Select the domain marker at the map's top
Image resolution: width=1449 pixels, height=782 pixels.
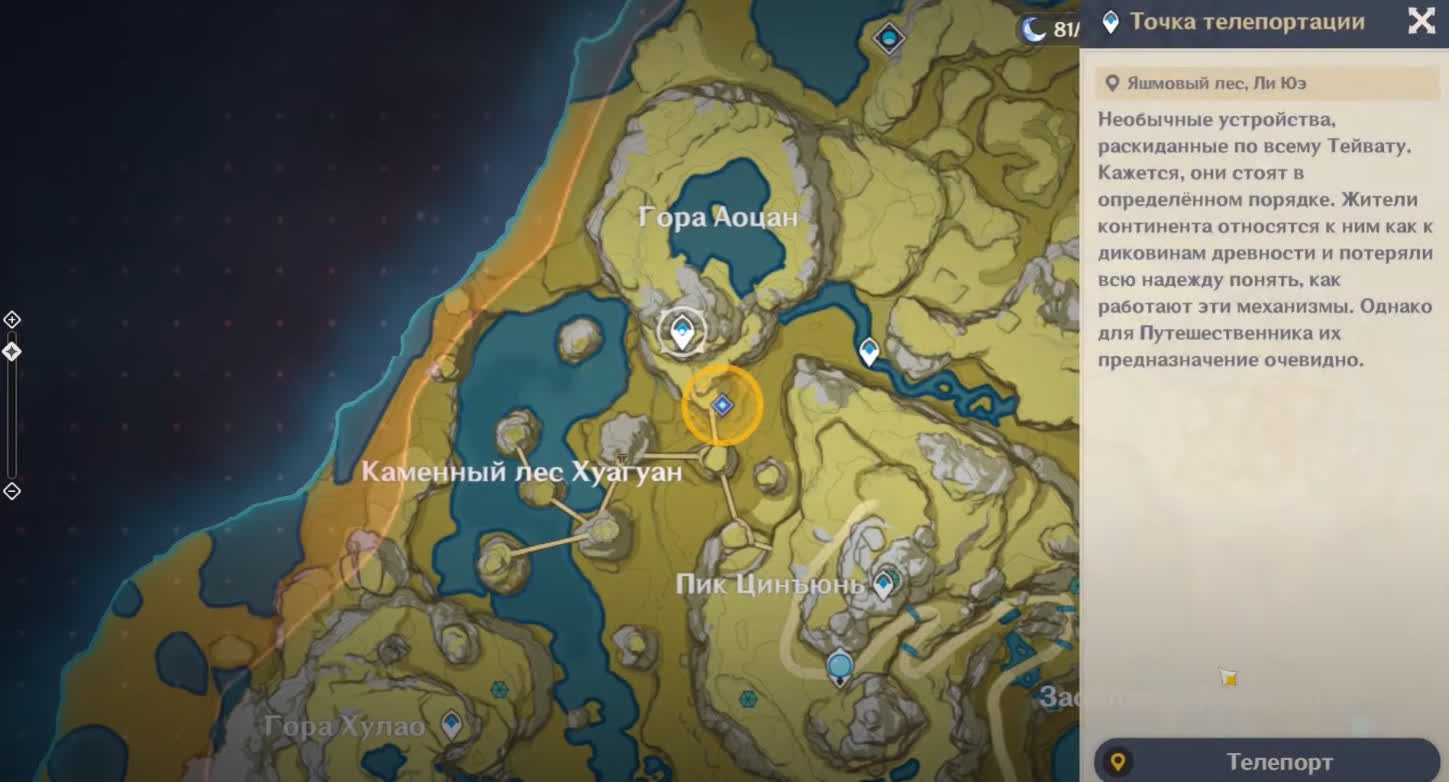pyautogui.click(x=888, y=39)
